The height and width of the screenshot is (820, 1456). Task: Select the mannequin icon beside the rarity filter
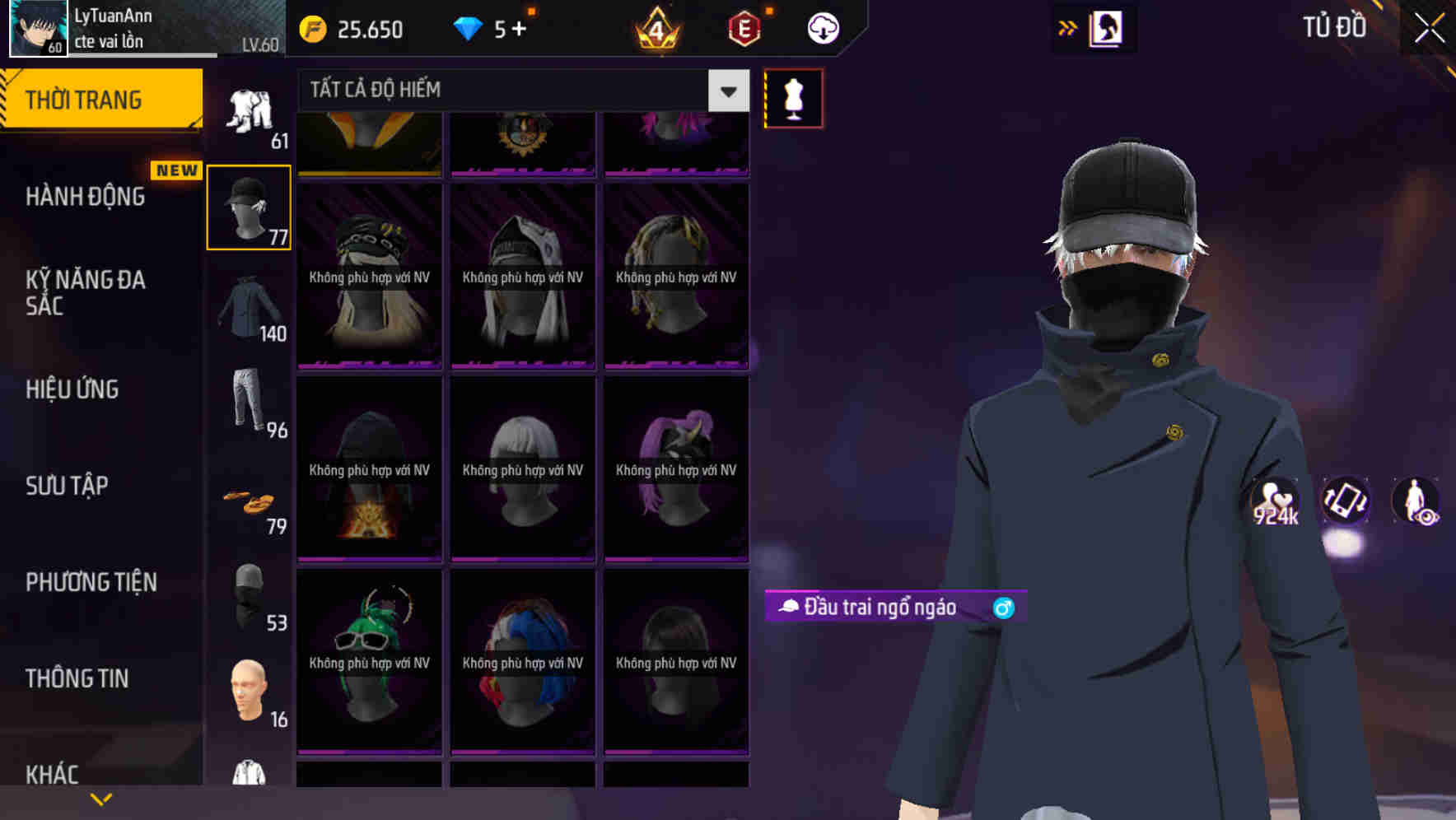792,96
